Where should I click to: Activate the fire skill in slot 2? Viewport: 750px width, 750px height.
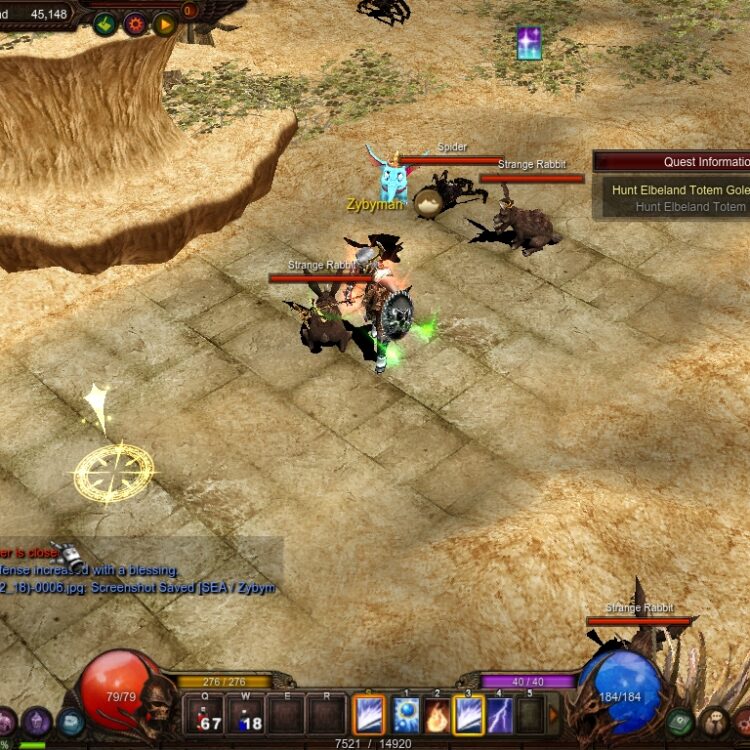[438, 716]
